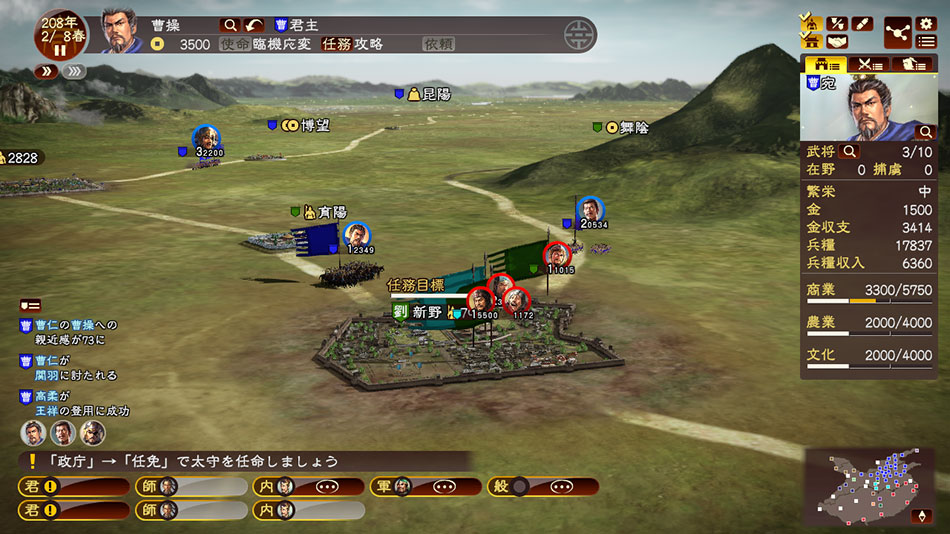
Task: Switch to the crossed swords army list tab
Action: point(871,64)
